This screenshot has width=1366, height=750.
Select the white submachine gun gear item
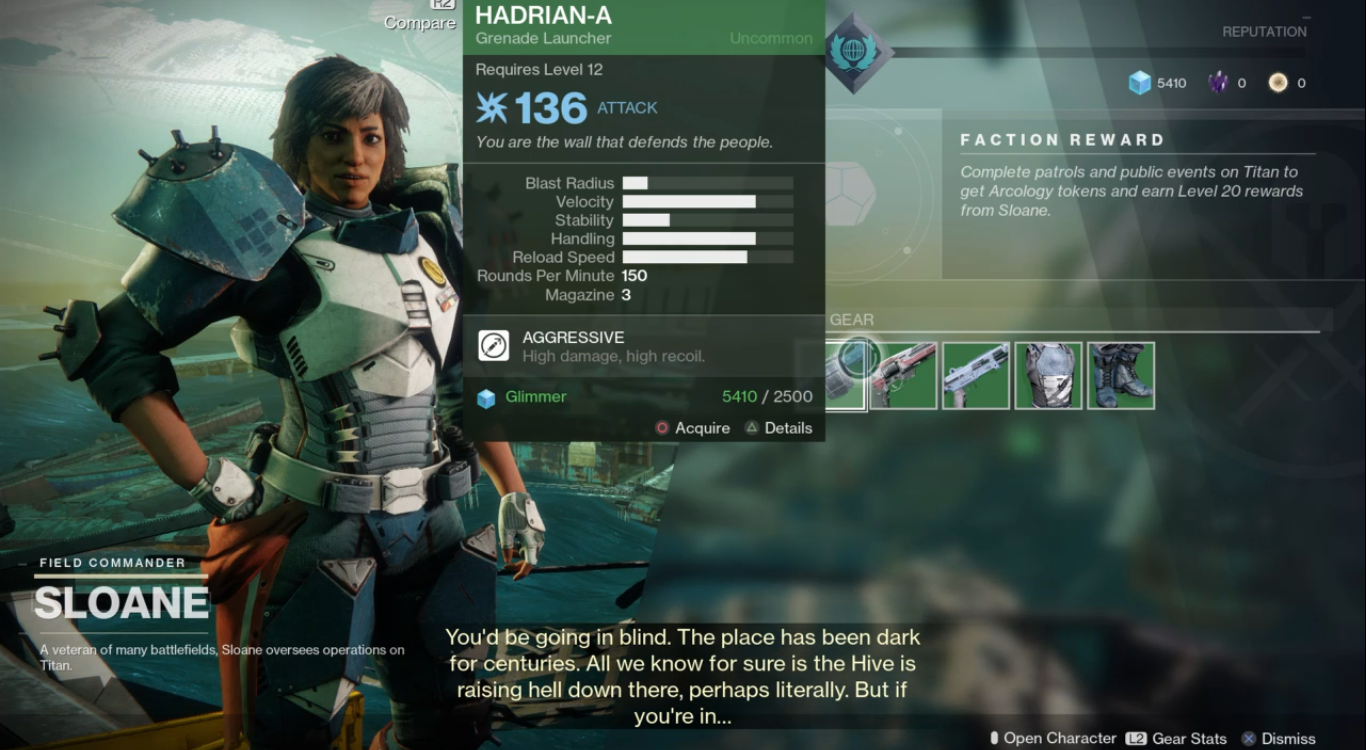pos(976,376)
